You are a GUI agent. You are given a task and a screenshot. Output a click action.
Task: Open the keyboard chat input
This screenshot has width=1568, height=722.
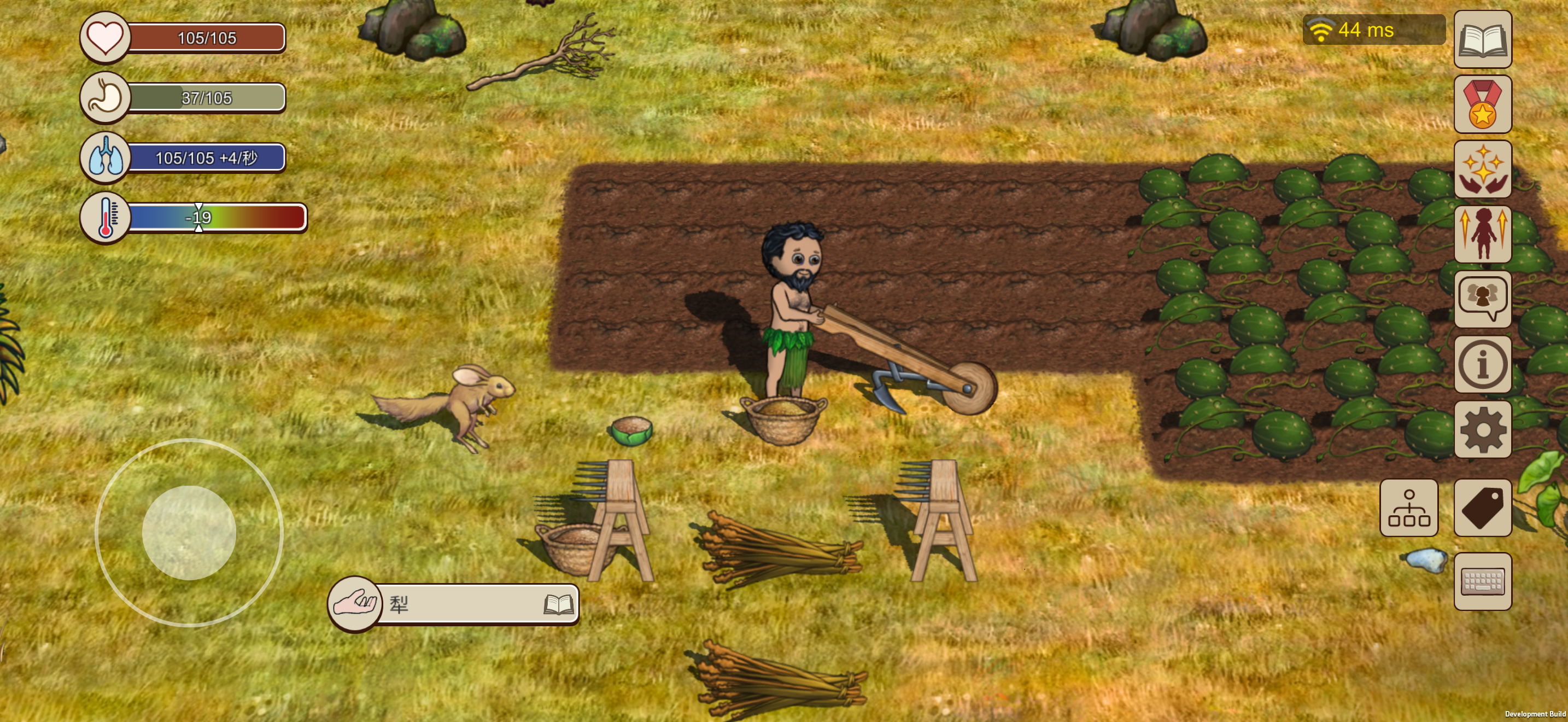coord(1482,581)
